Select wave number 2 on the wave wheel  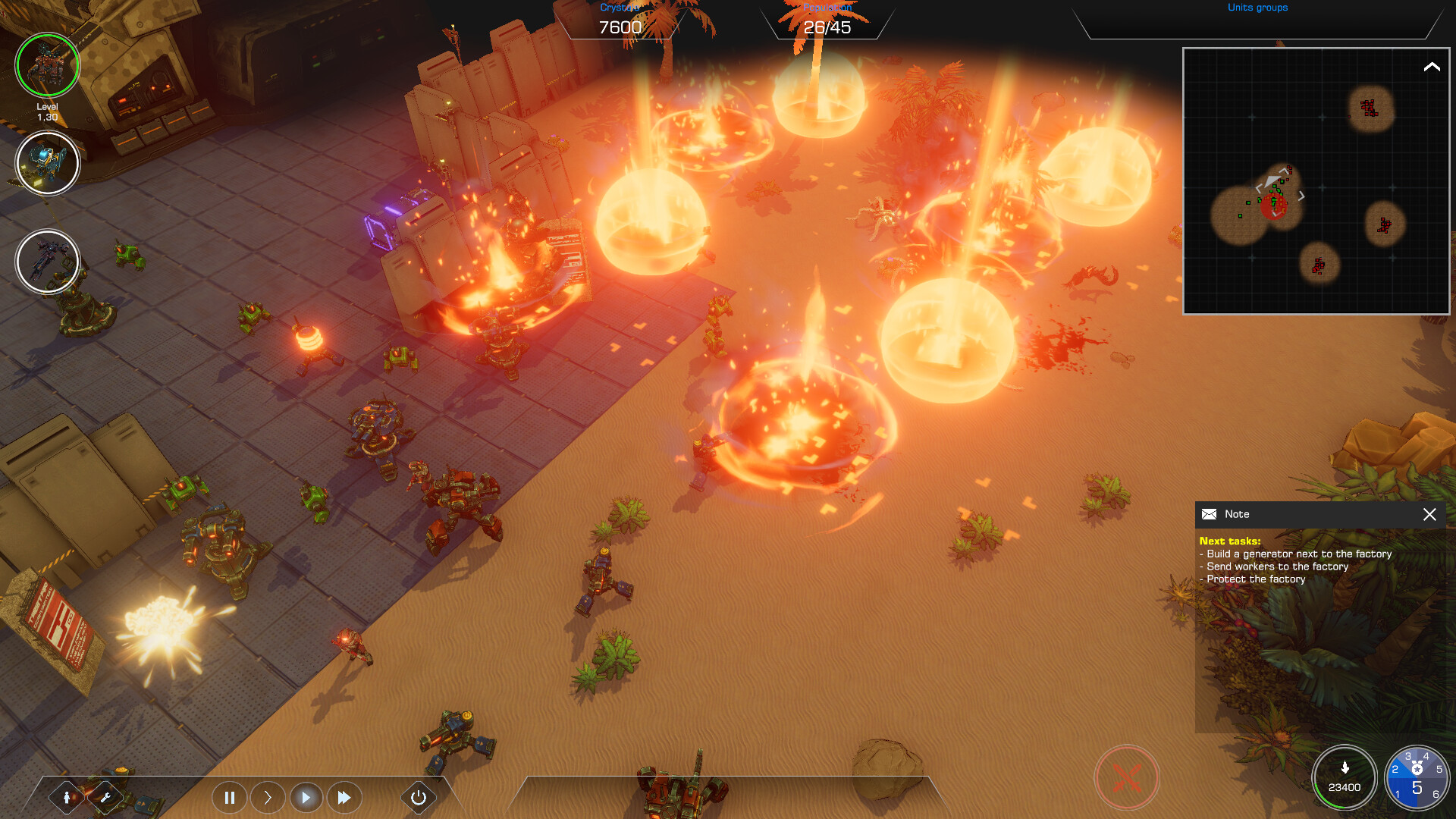(1395, 768)
